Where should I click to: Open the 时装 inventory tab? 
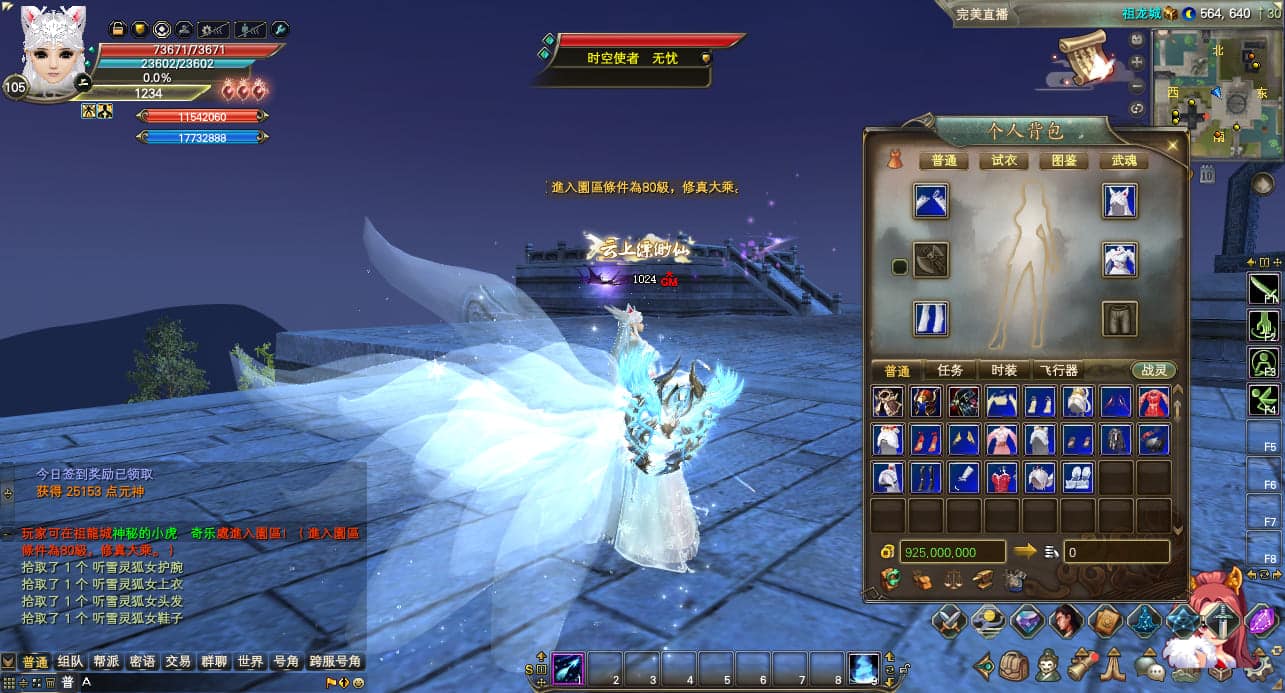1003,370
